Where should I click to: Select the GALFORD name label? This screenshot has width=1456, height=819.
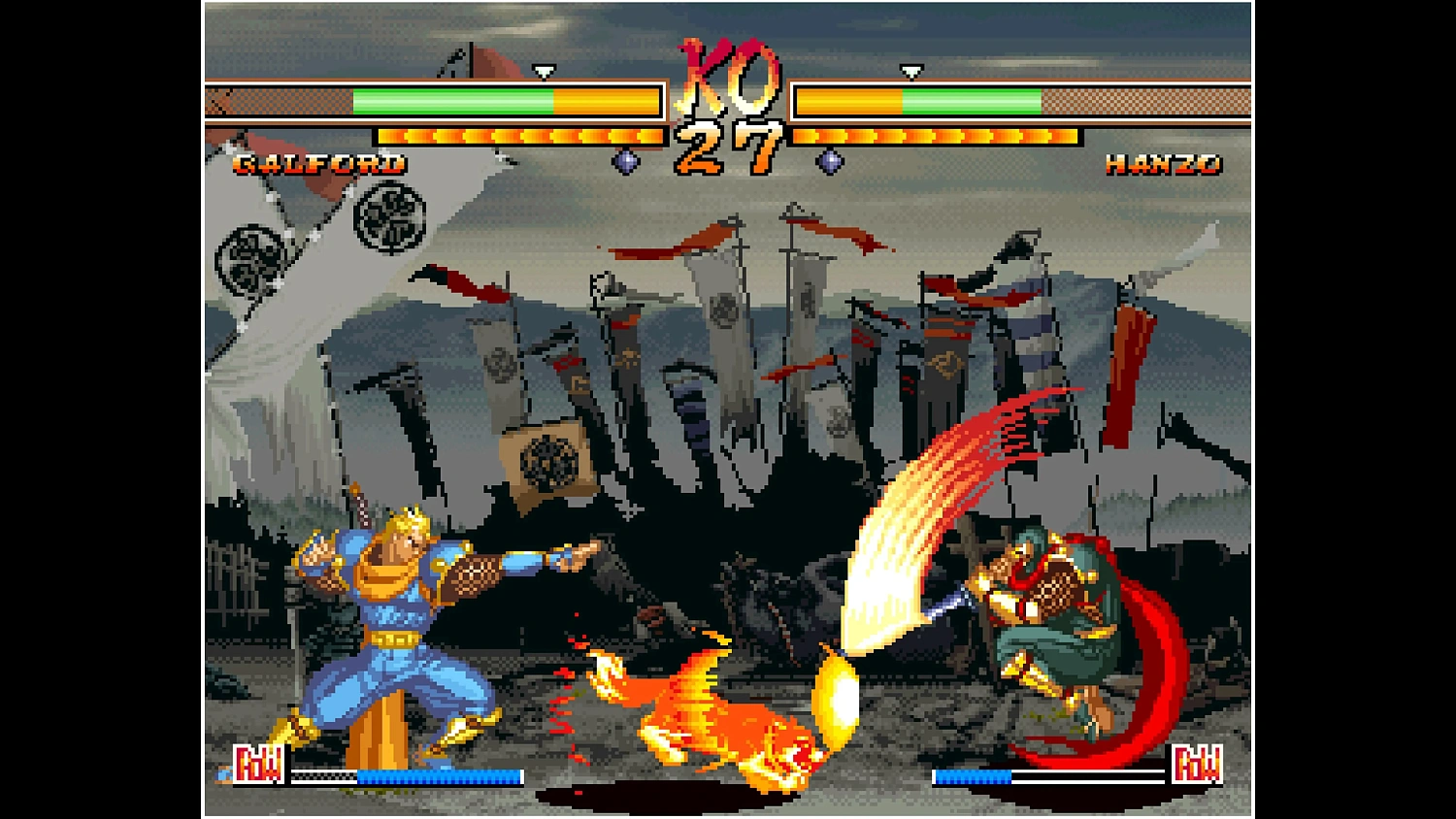320,164
